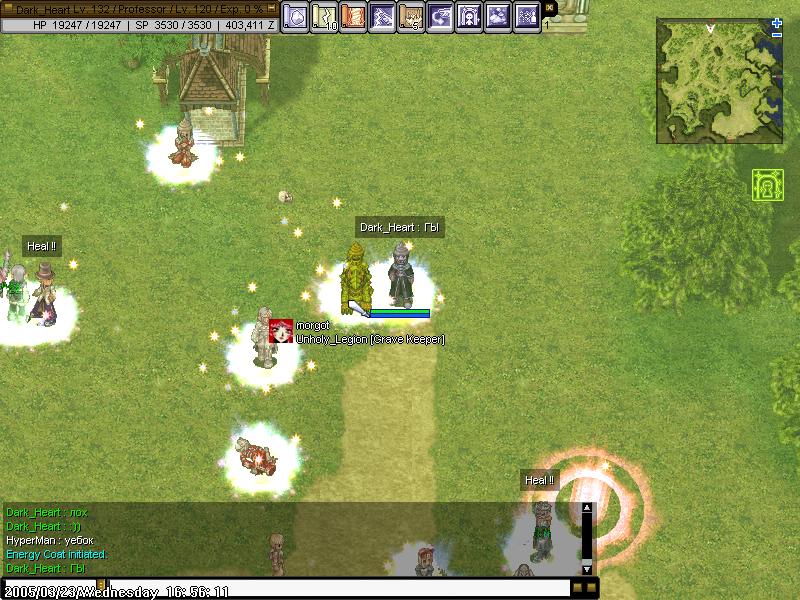Close the hotbar with the X button
The height and width of the screenshot is (600, 800).
pyautogui.click(x=548, y=8)
